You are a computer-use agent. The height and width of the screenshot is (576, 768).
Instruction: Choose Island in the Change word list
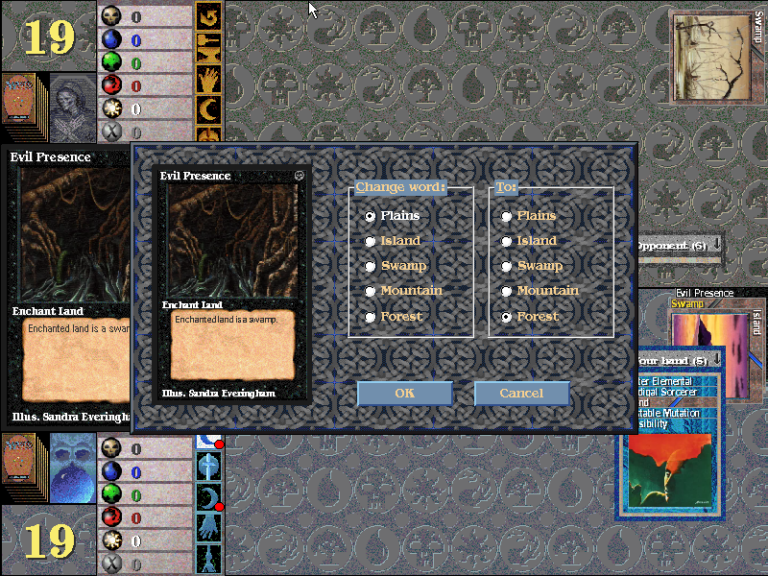pos(370,241)
